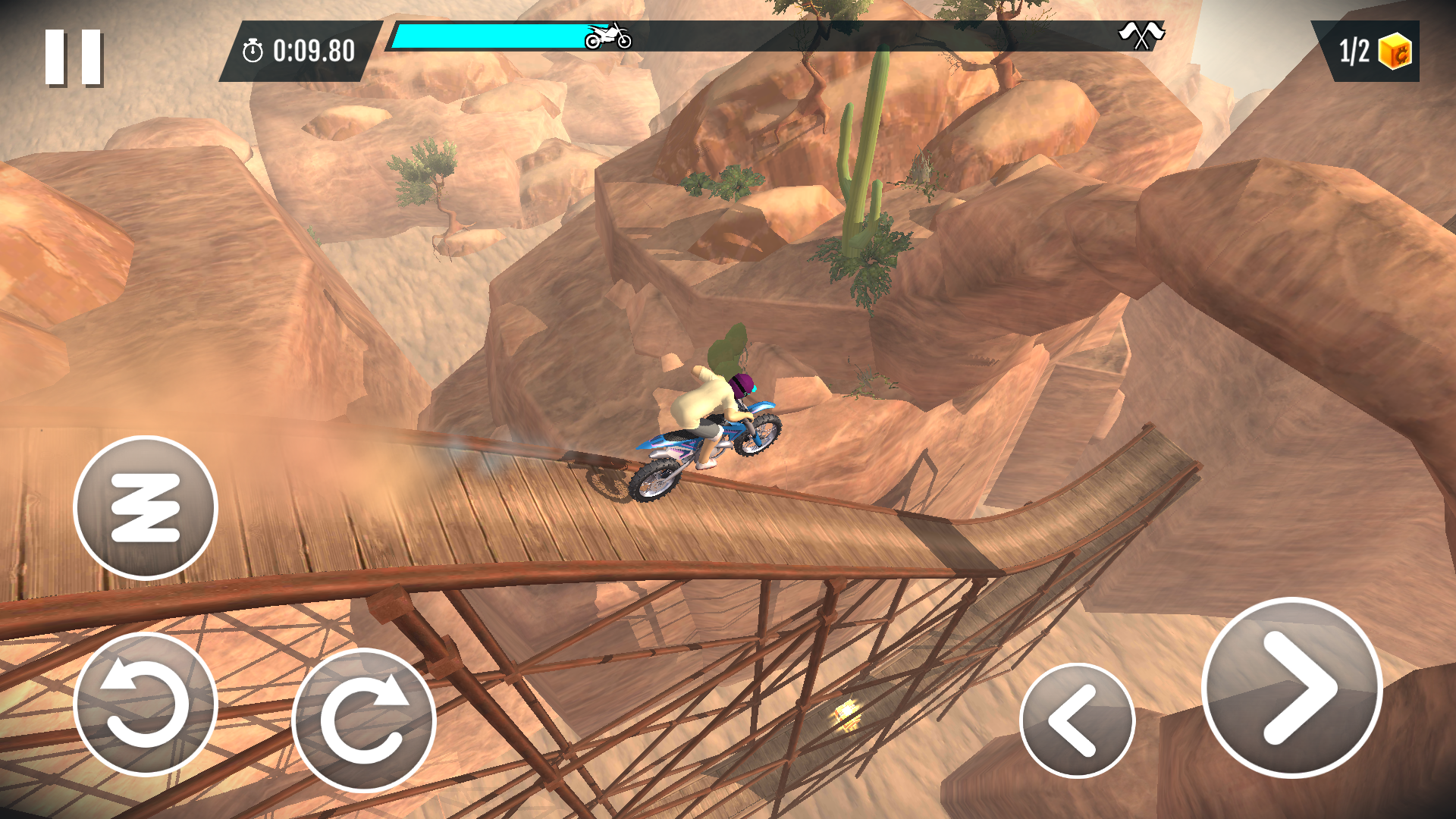The width and height of the screenshot is (1456, 819).
Task: Select the stopwatch icon beside the timer
Action: coord(253,51)
